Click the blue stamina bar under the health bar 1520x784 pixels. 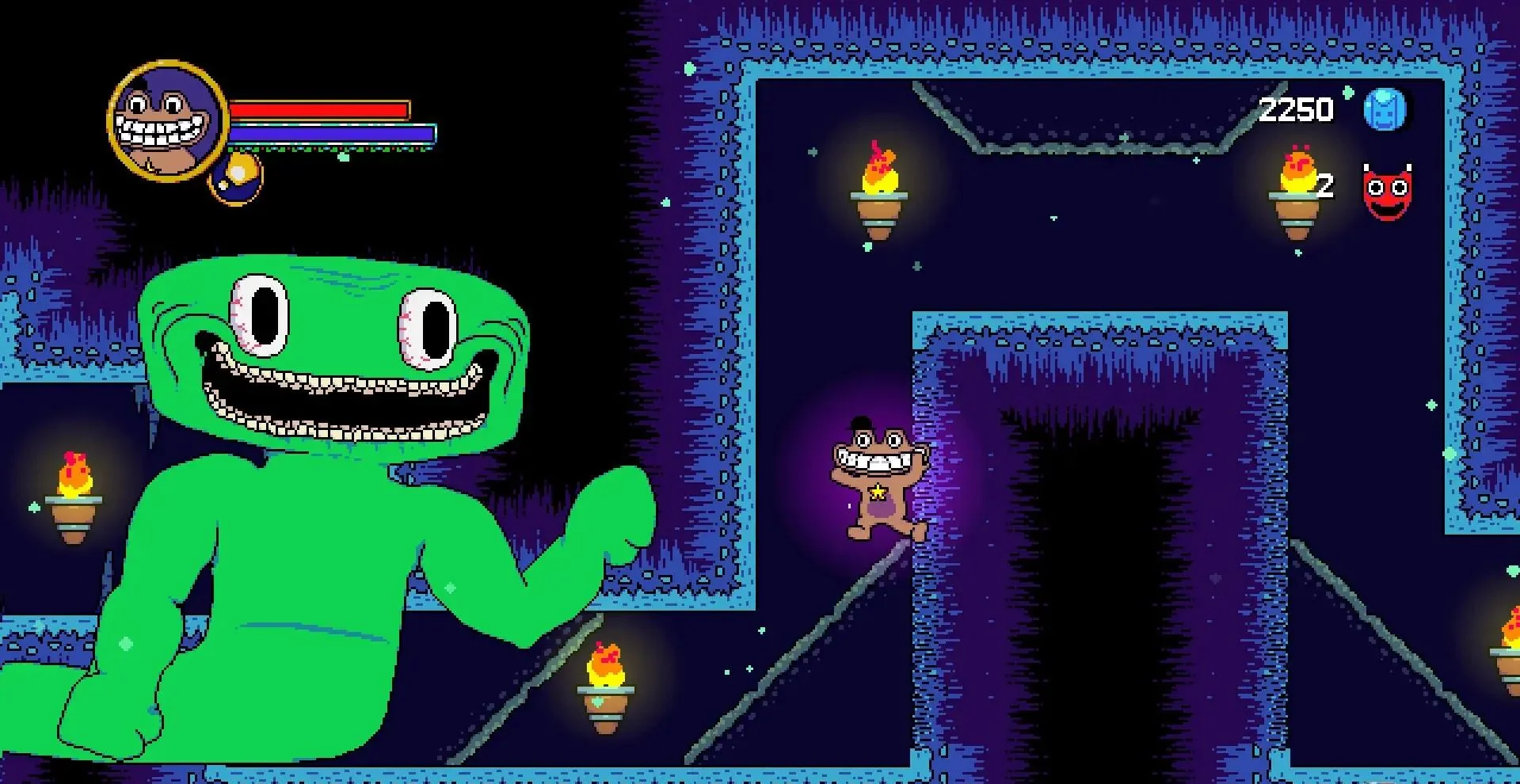(333, 133)
